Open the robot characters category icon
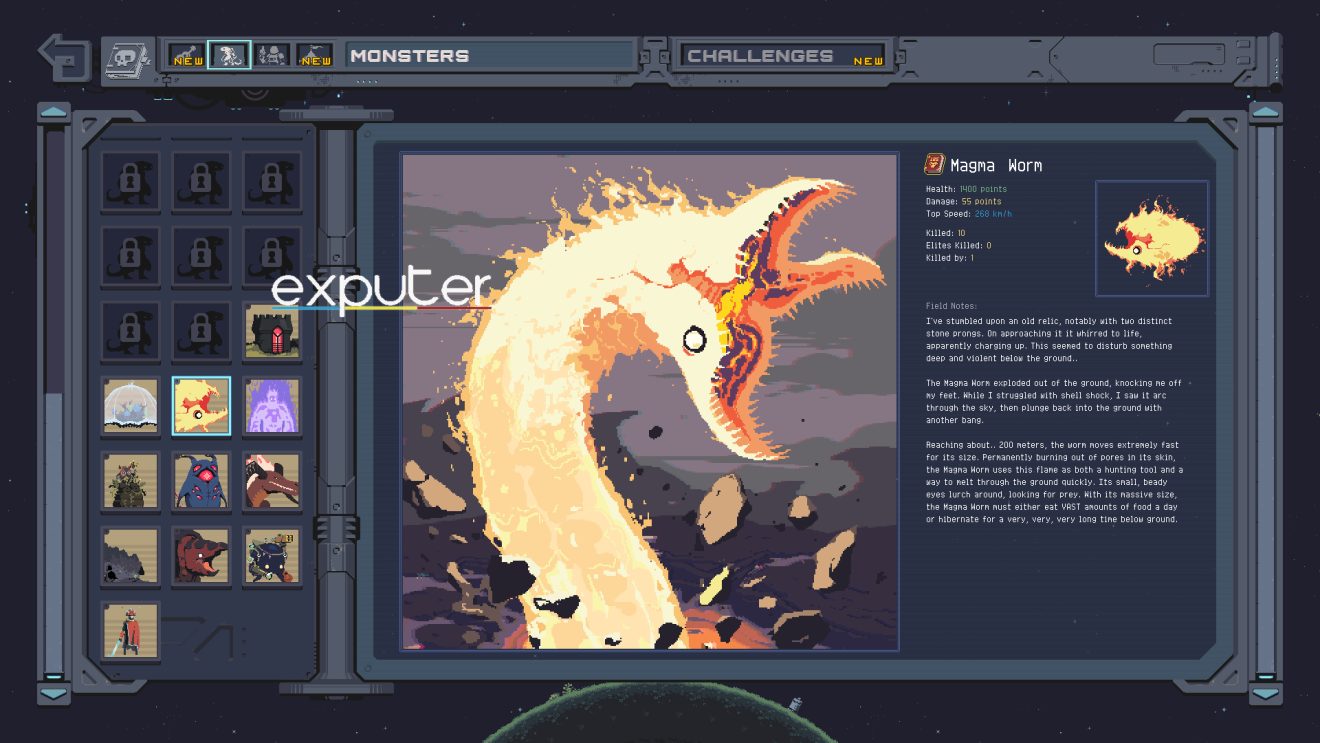Viewport: 1320px width, 743px height. [273, 55]
